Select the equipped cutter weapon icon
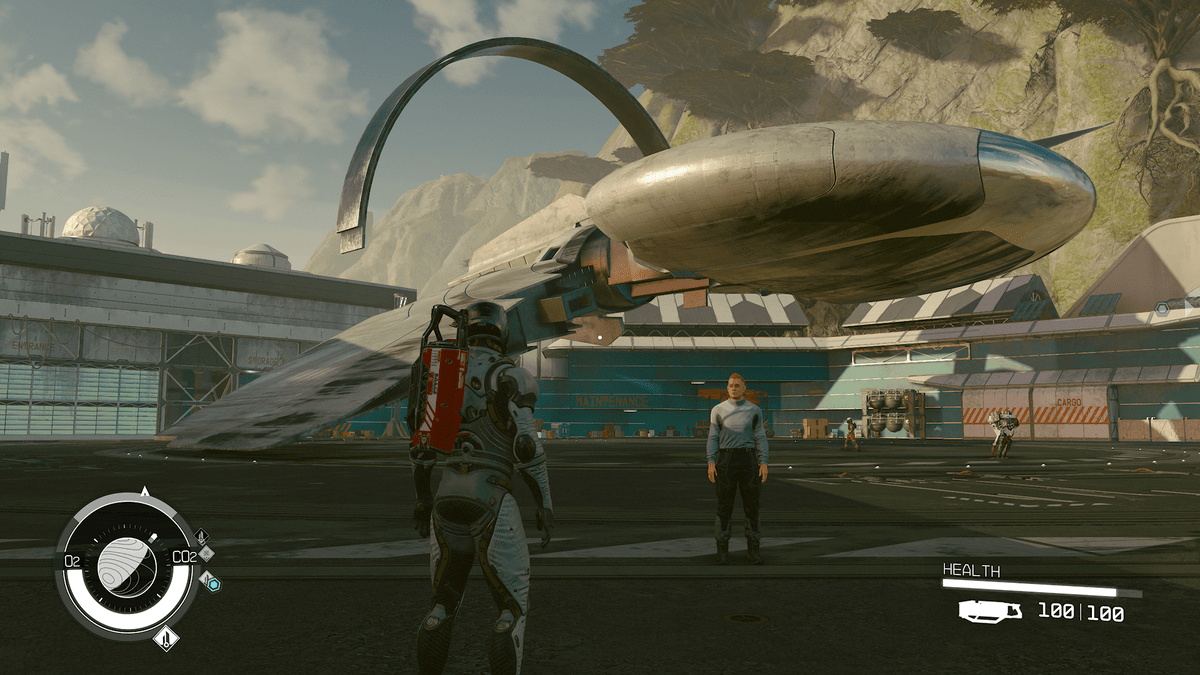1200x675 pixels. pos(990,611)
